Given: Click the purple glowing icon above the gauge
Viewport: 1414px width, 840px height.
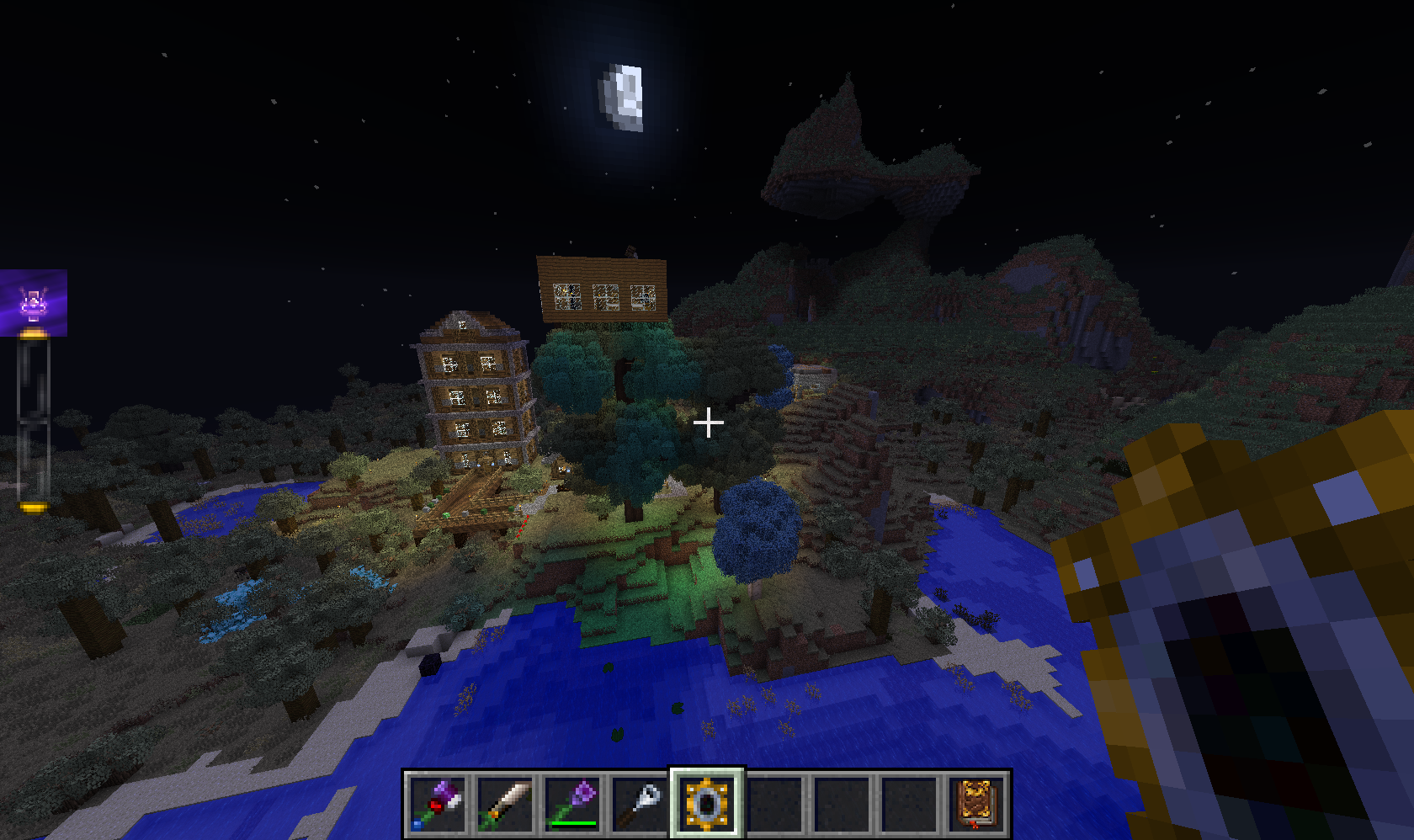Looking at the screenshot, I should tap(34, 303).
